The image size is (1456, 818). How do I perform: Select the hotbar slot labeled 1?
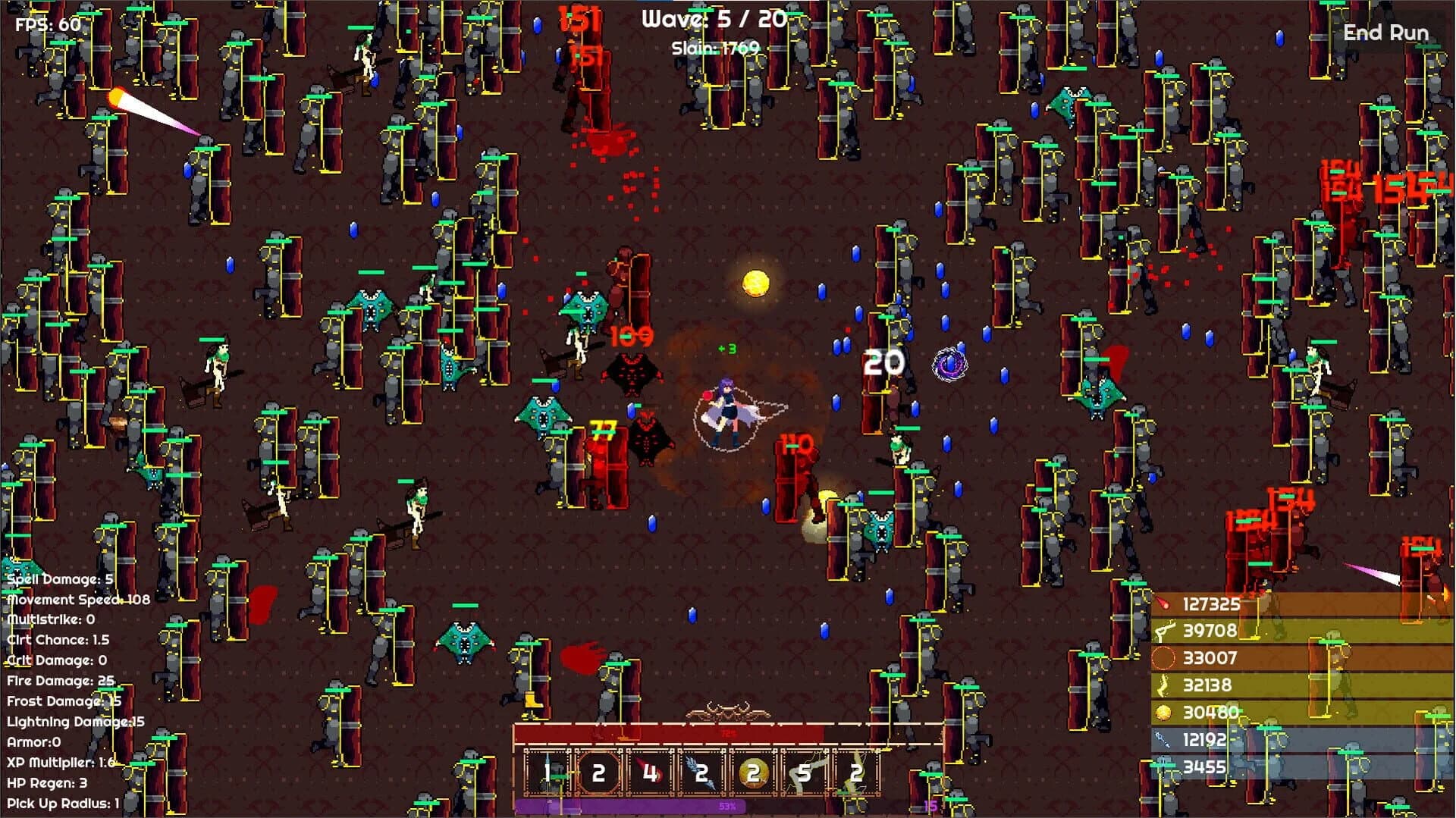tap(548, 775)
